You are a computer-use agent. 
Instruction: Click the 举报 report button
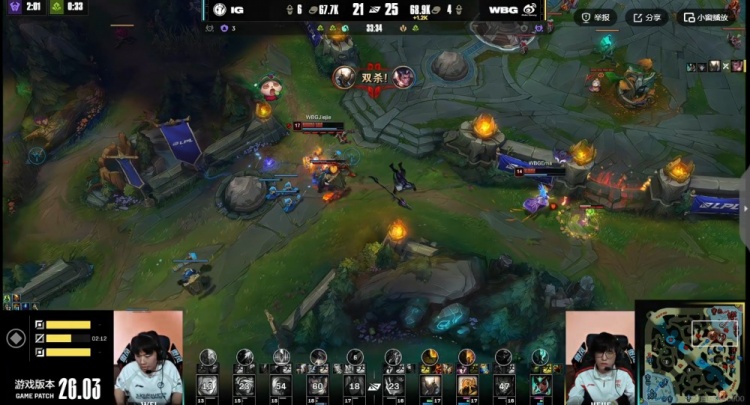click(x=596, y=17)
